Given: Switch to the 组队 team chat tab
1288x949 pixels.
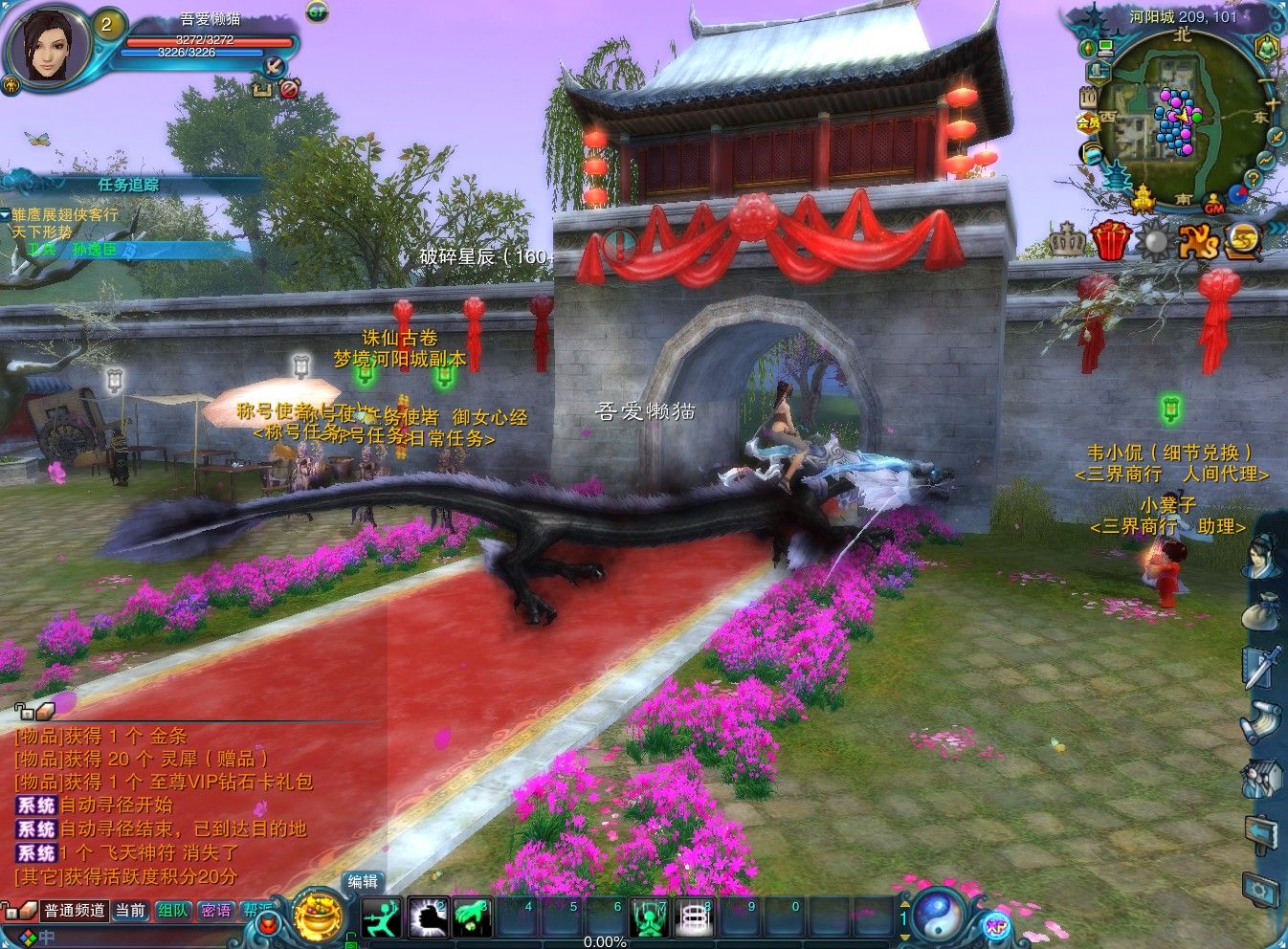Looking at the screenshot, I should pyautogui.click(x=173, y=911).
